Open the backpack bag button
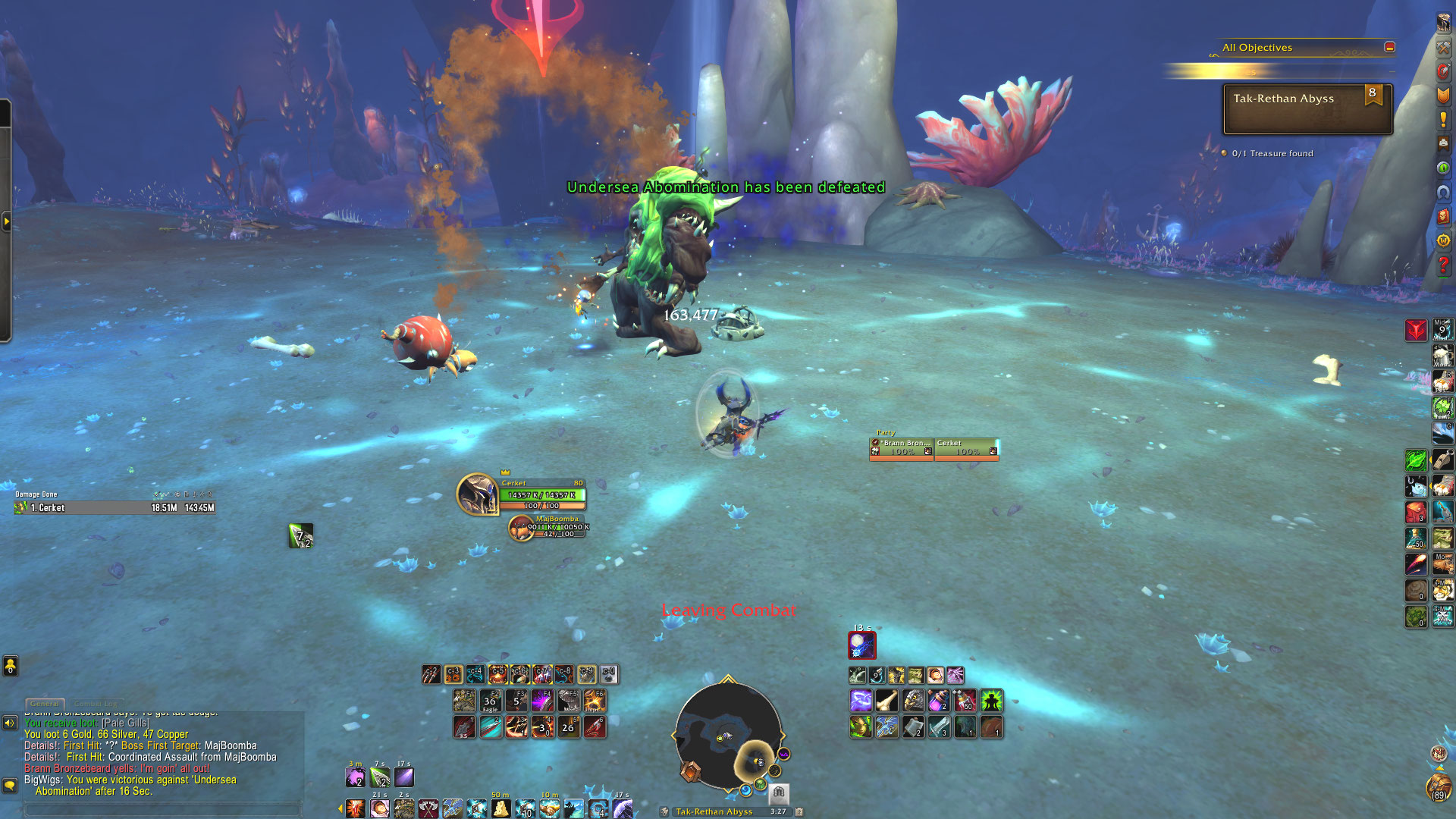 [1439, 787]
